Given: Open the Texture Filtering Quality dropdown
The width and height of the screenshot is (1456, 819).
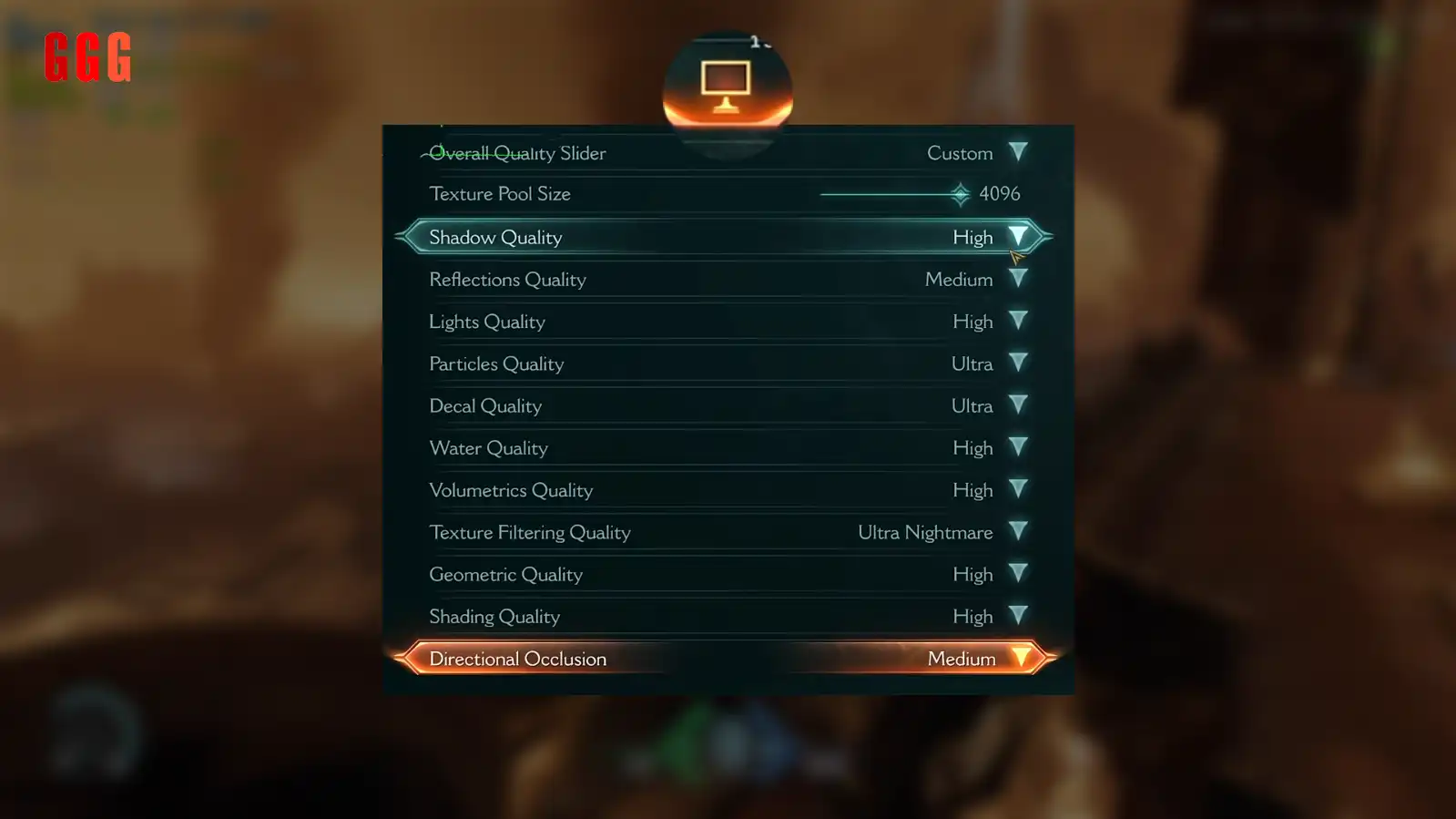Looking at the screenshot, I should 1017,532.
